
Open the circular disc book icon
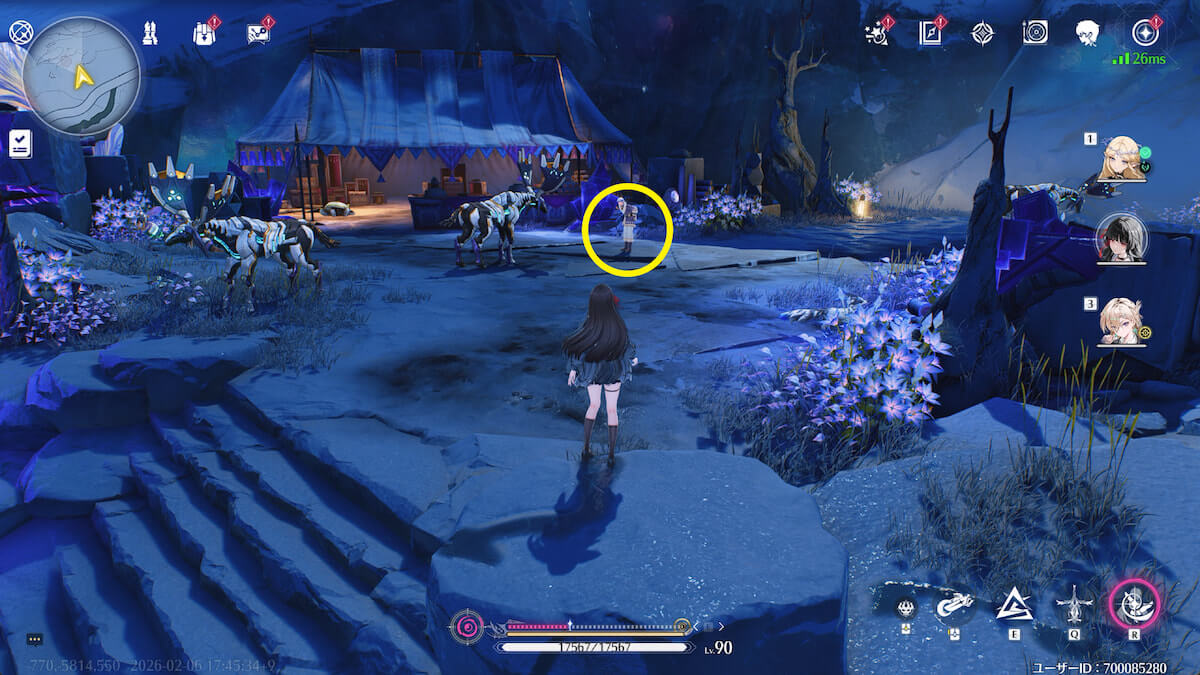1035,33
